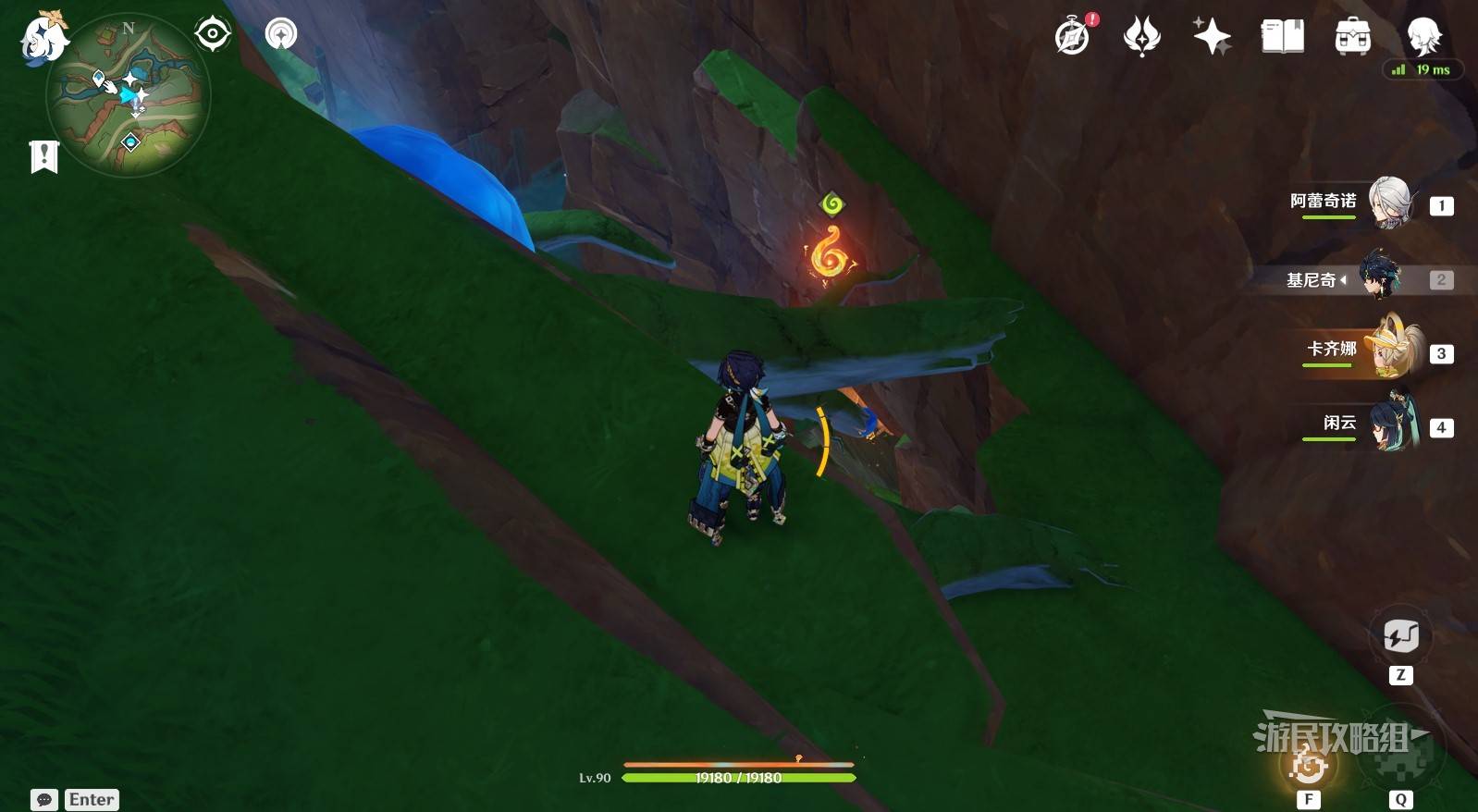Open the chat speech bubble button

44,799
